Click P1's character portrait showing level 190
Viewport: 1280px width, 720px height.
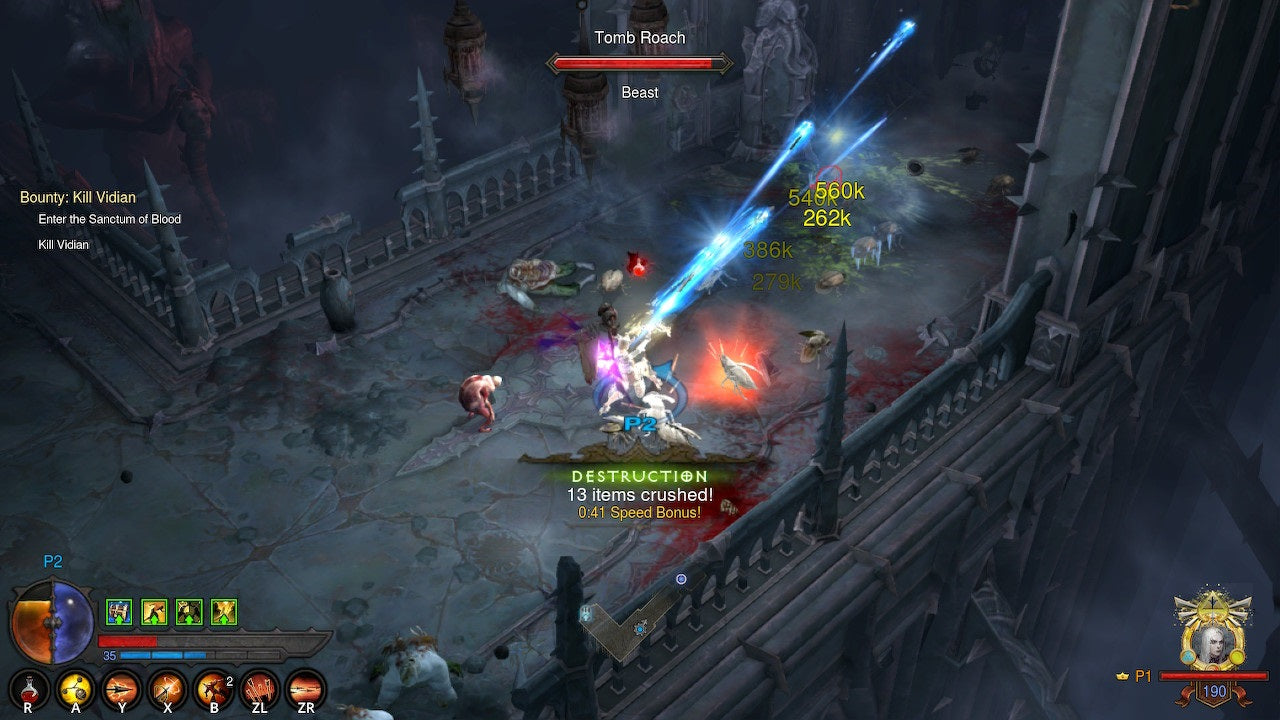[1215, 645]
